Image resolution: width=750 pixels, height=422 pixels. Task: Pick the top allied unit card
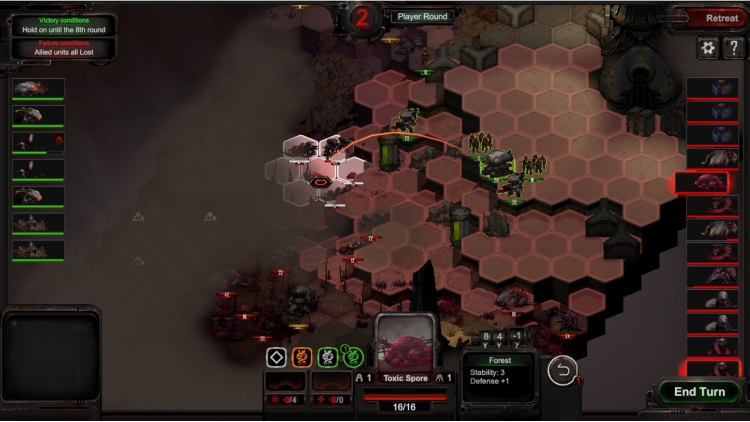[38, 90]
